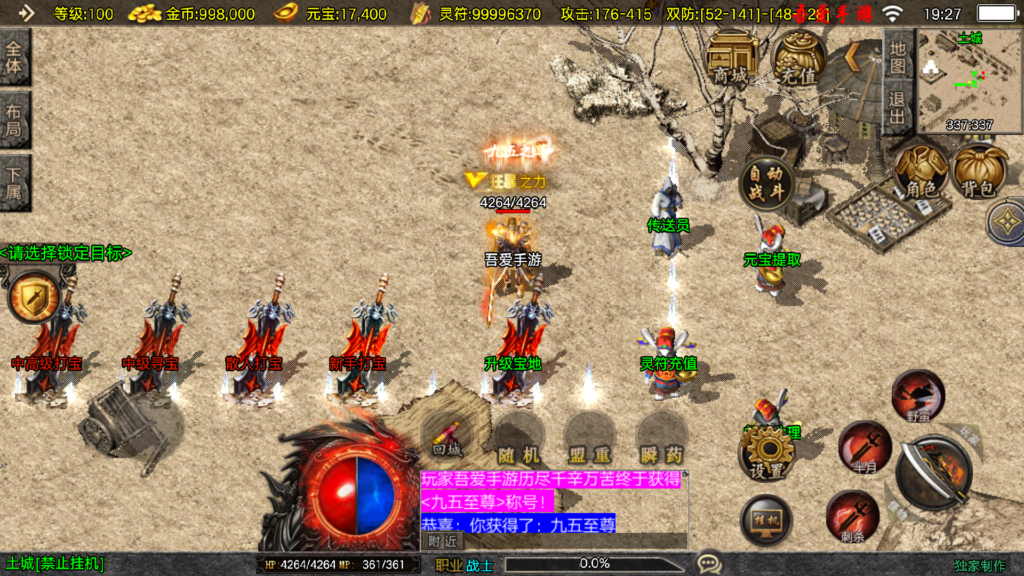The image size is (1024, 576).
Task: Activate the 刺杀 assassinate skill
Action: [852, 515]
